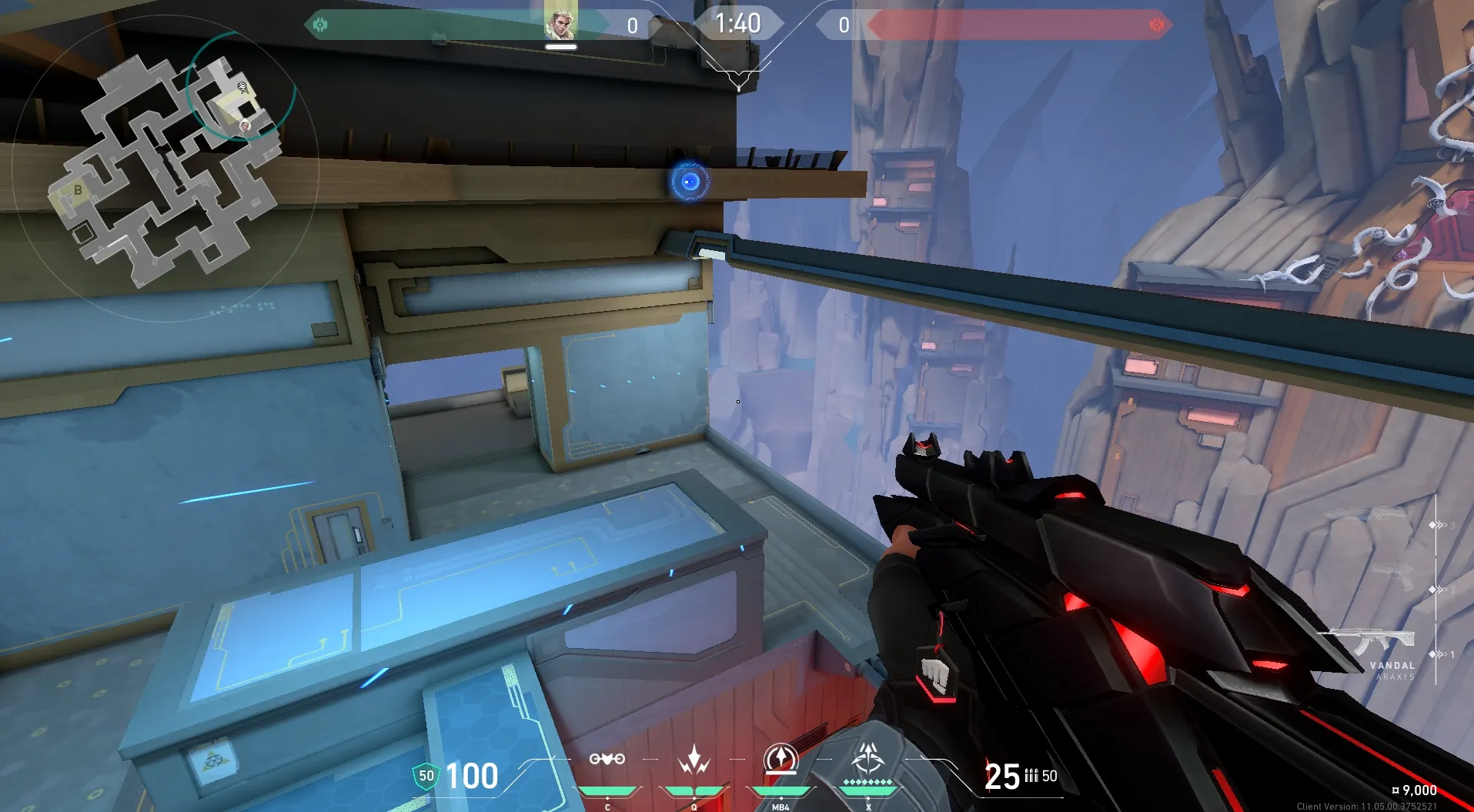Click the green attacker team emblem
Viewport: 1474px width, 812px height.
320,25
